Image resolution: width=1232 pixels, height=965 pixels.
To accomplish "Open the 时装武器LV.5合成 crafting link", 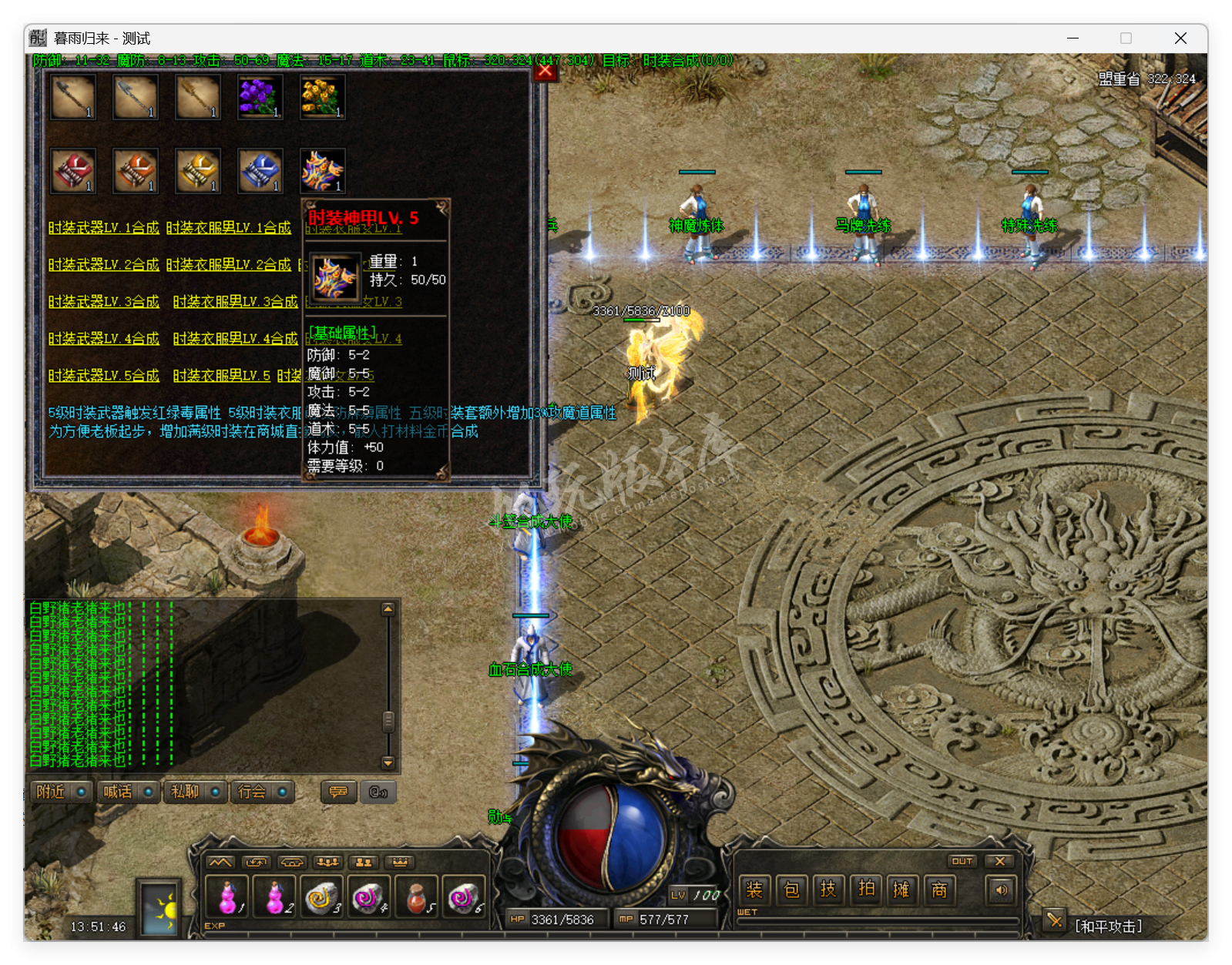I will pos(103,375).
